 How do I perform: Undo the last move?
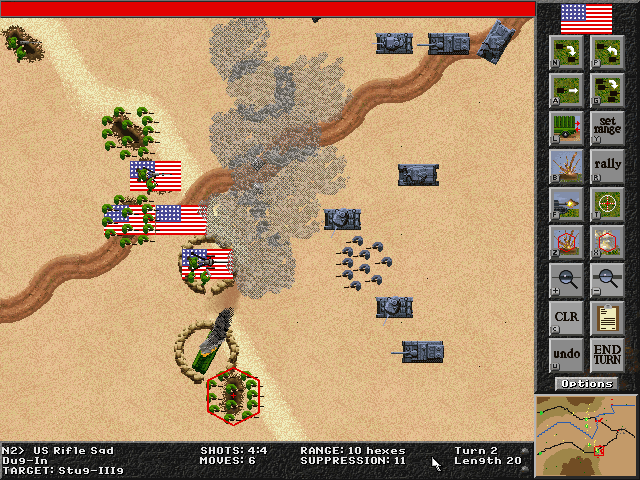[x=566, y=356]
